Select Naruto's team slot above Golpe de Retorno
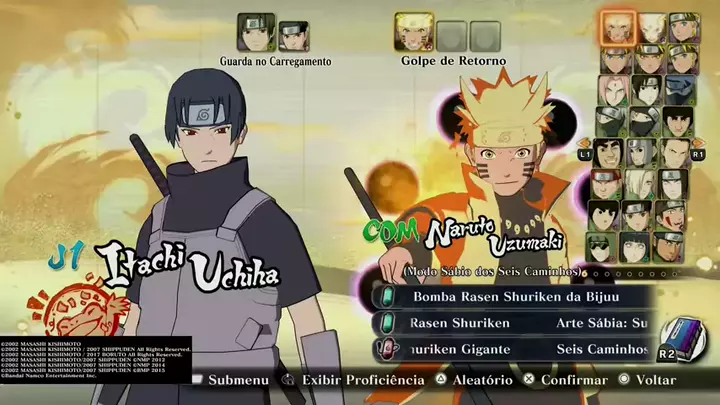720x405 pixels. [x=413, y=33]
